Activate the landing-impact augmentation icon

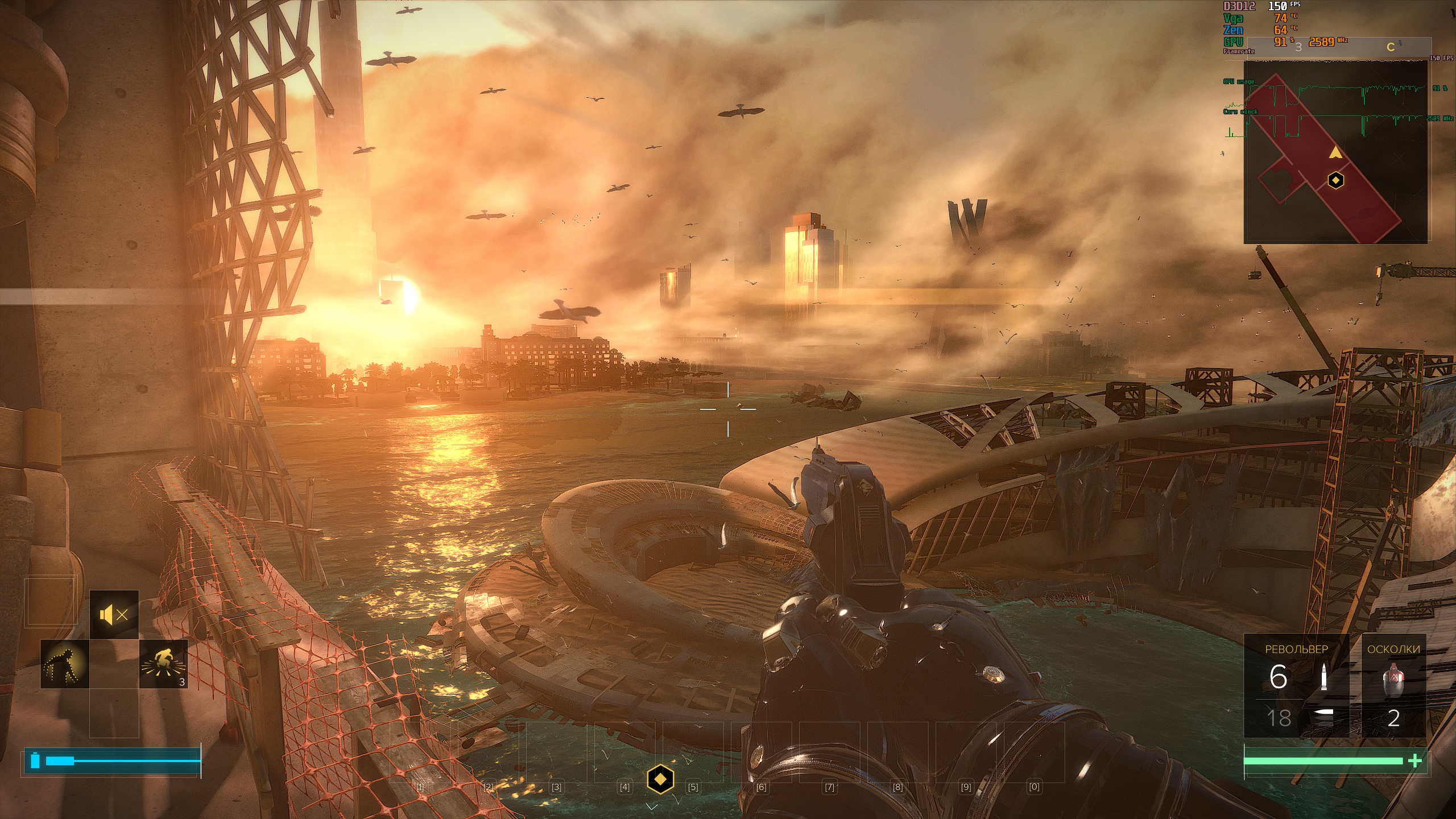[x=164, y=663]
